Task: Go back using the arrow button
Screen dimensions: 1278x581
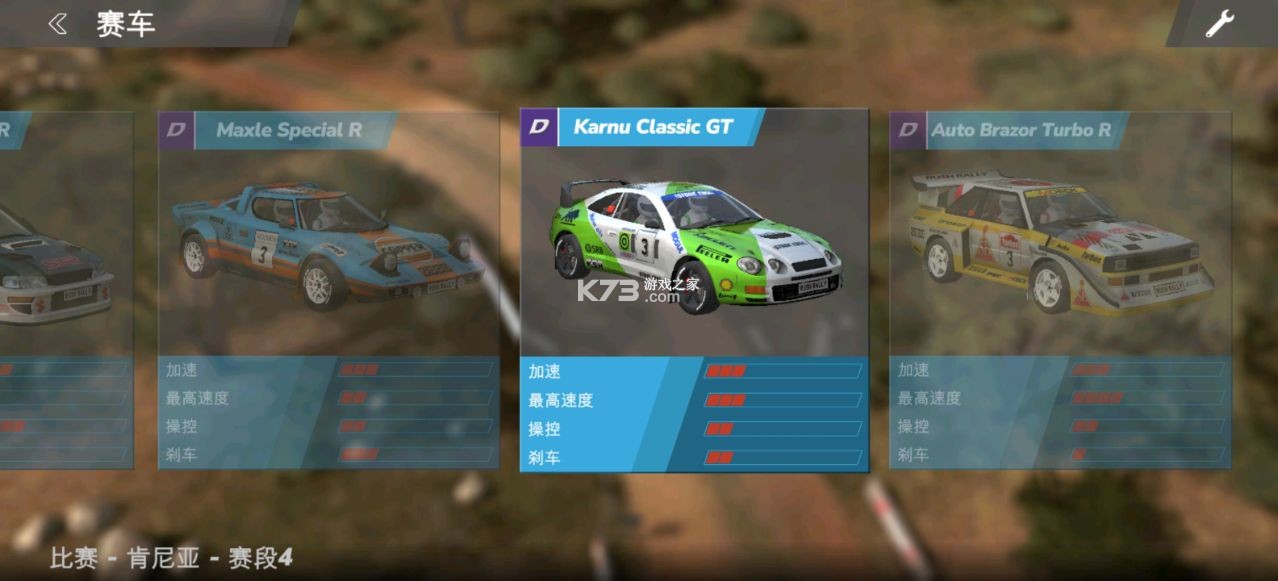Action: coord(58,24)
